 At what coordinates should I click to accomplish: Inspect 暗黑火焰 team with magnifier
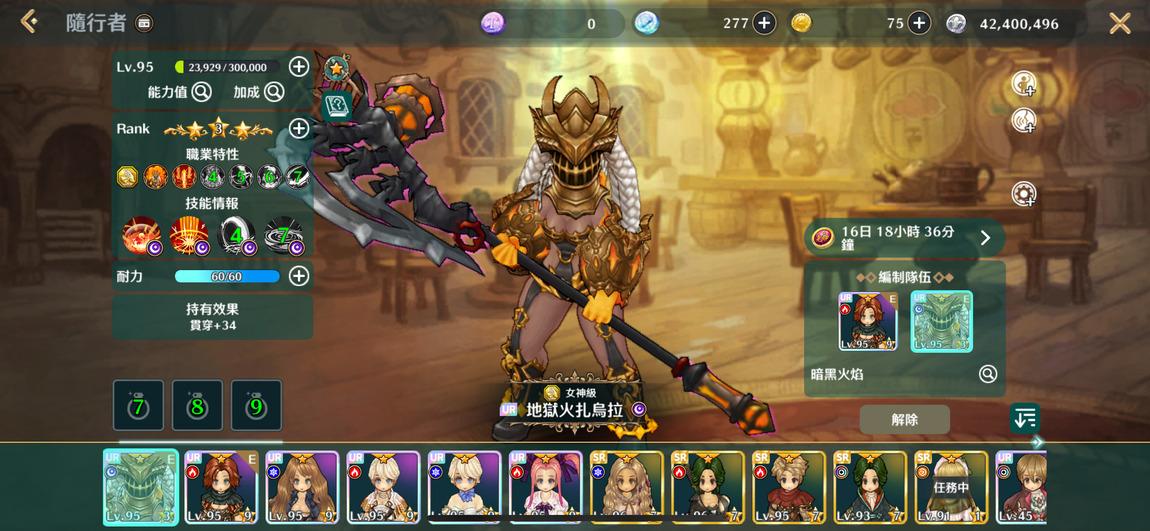tap(987, 374)
